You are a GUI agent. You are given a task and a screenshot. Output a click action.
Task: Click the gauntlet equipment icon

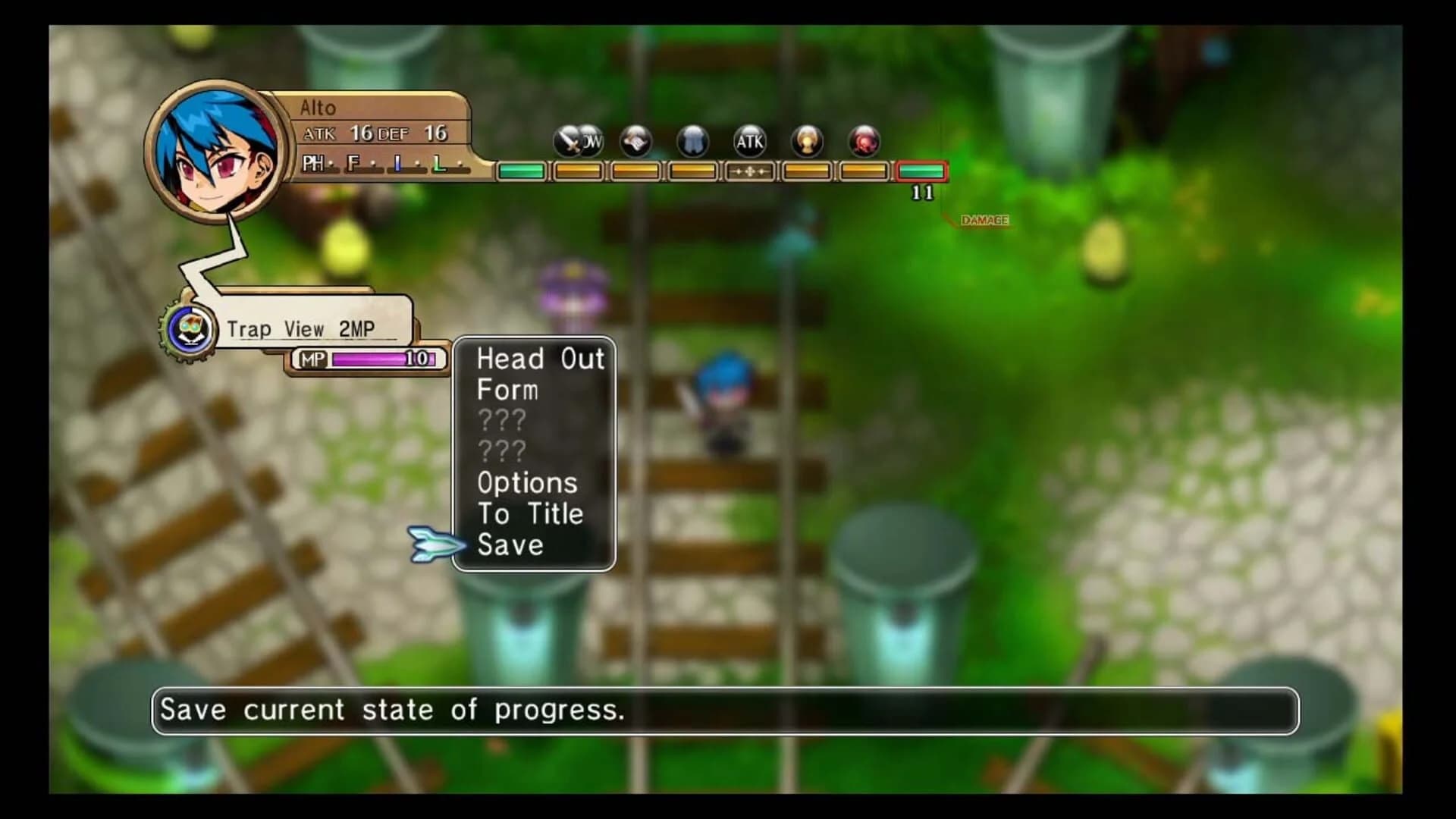pyautogui.click(x=635, y=140)
